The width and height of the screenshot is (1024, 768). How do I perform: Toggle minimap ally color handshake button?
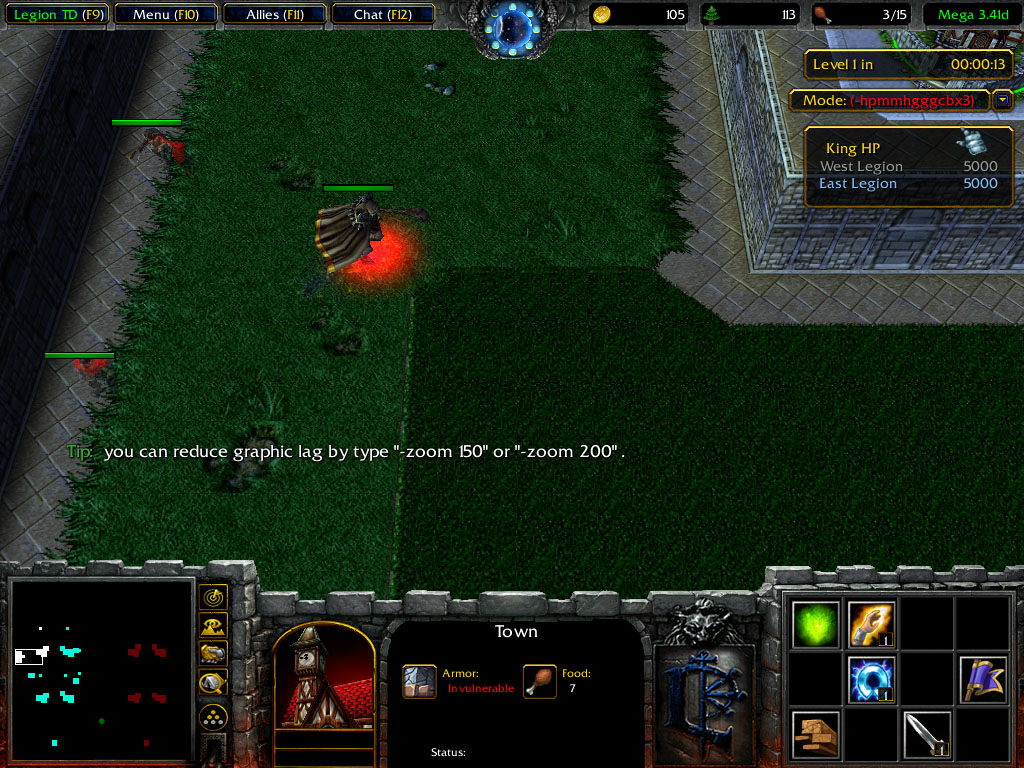(213, 654)
